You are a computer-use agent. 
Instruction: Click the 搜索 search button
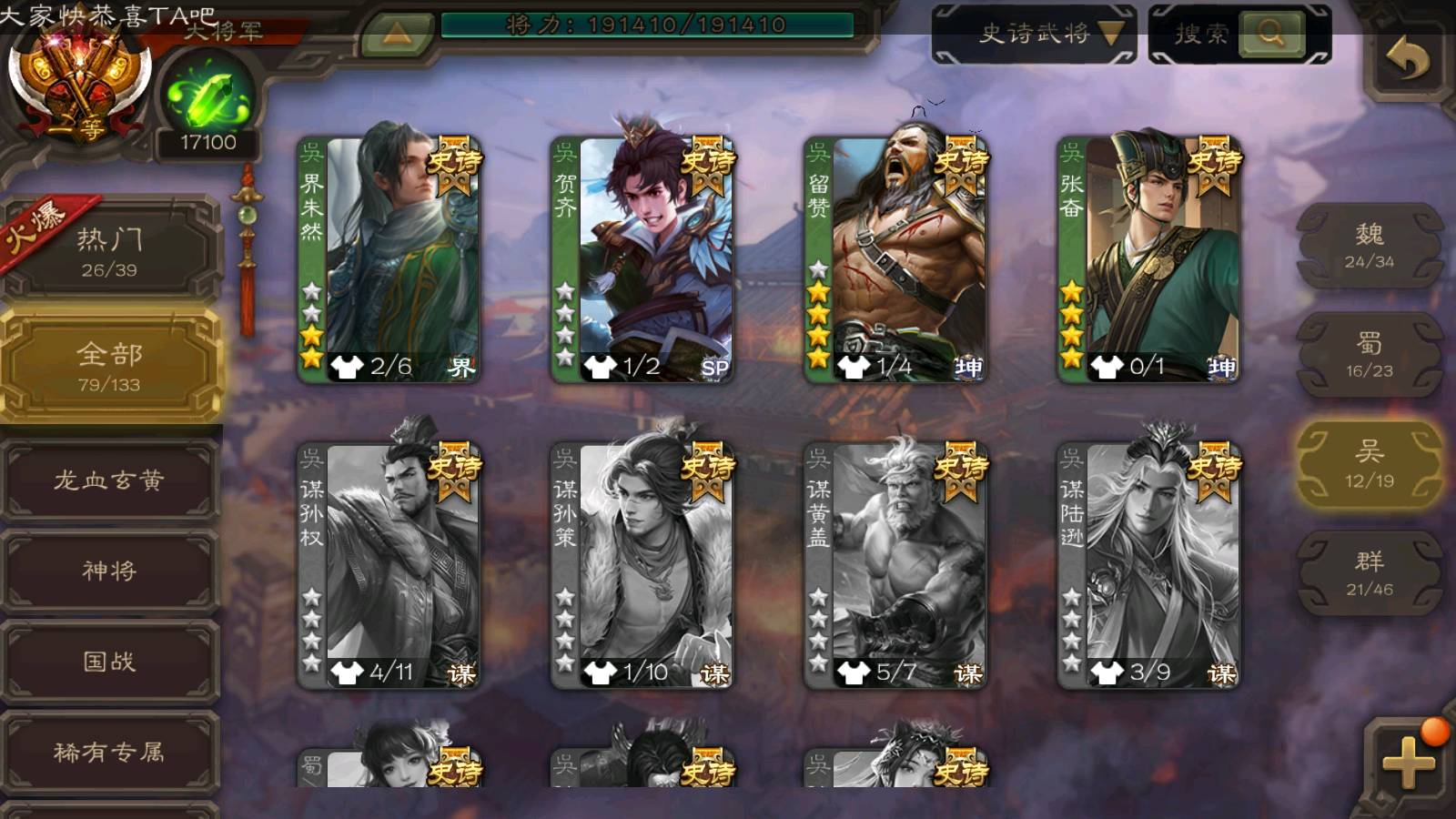(1239, 35)
